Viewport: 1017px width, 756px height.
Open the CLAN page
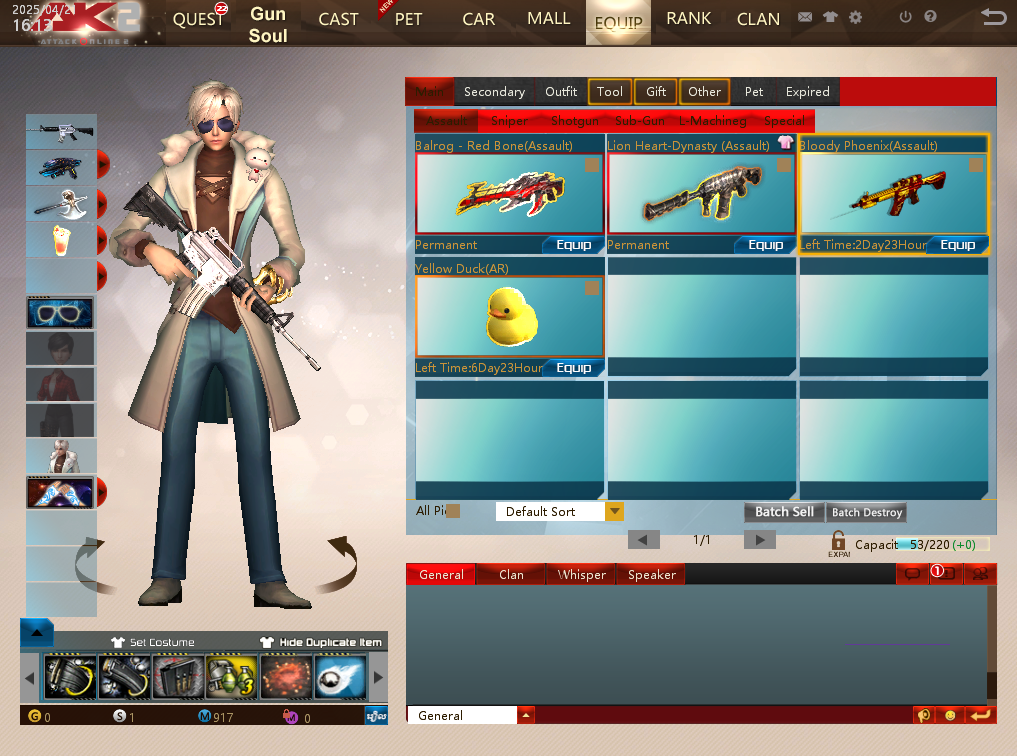click(758, 19)
